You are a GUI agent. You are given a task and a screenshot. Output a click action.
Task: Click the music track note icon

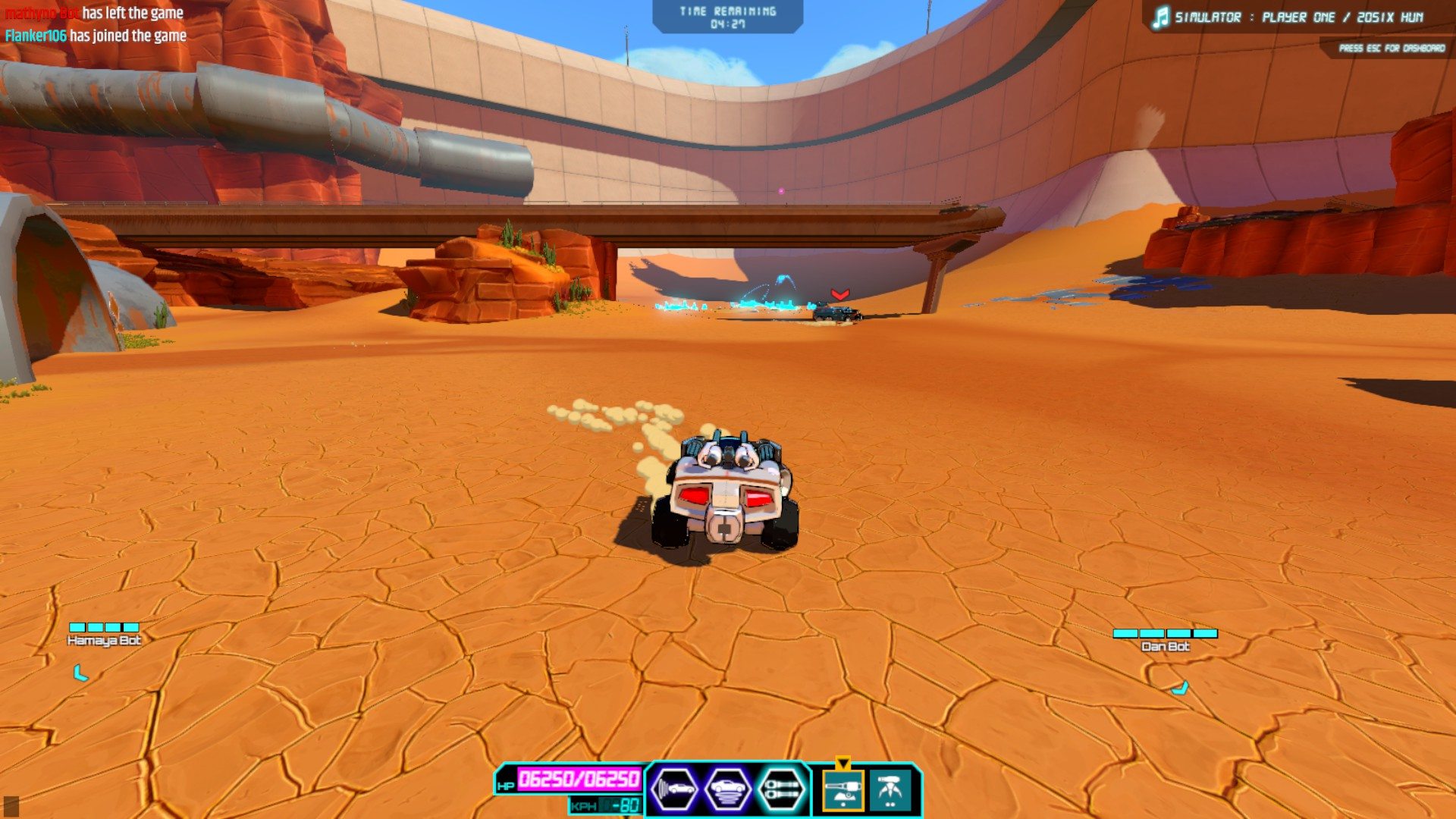click(1160, 17)
